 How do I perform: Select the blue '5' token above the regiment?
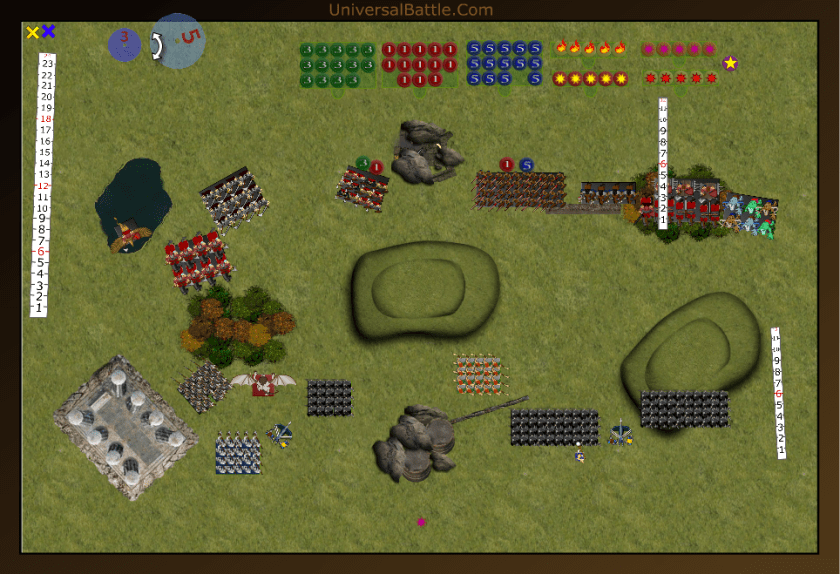tap(527, 165)
